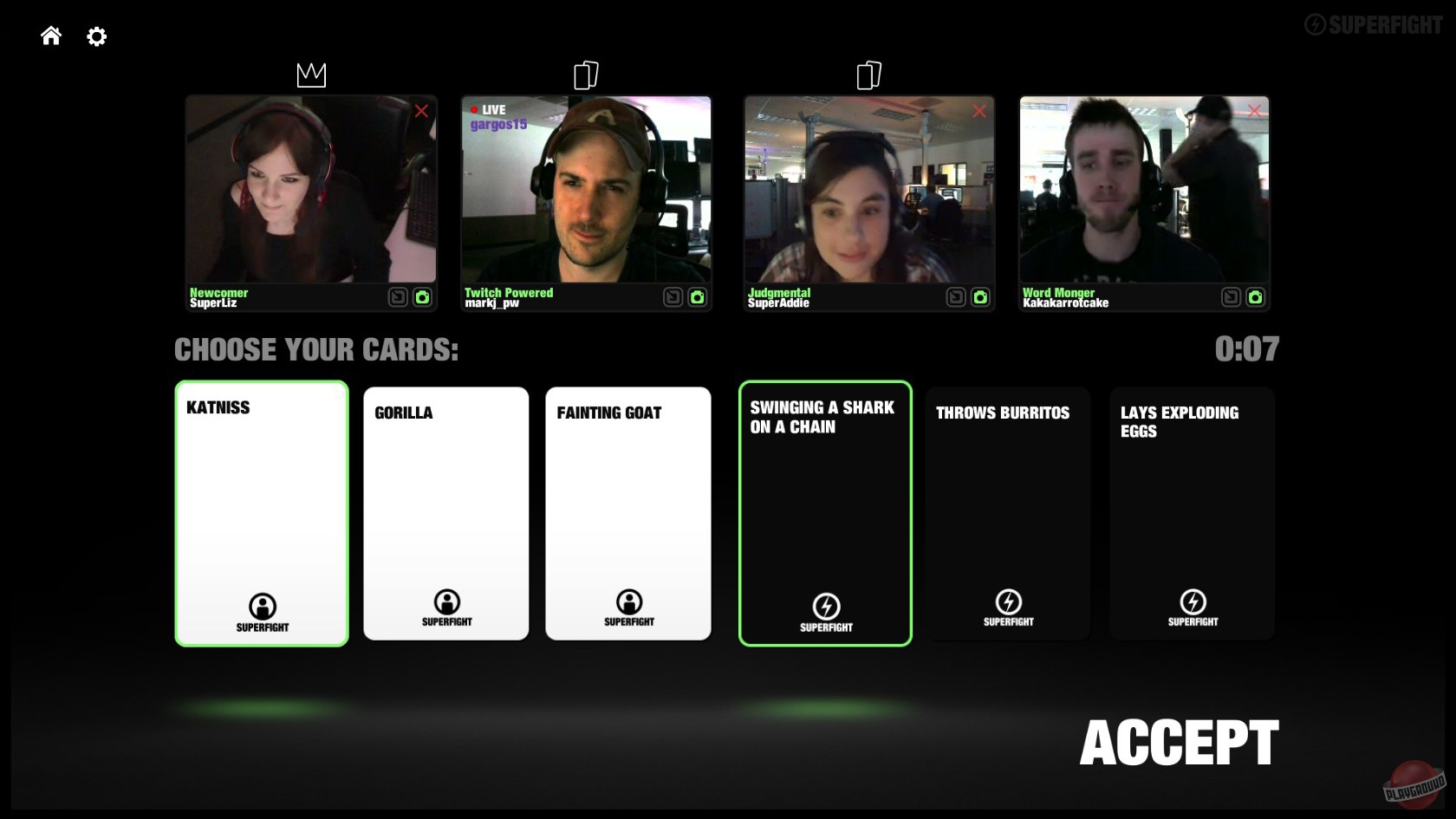Viewport: 1456px width, 819px height.
Task: Toggle markj_pw's webcam on or off
Action: 698,296
